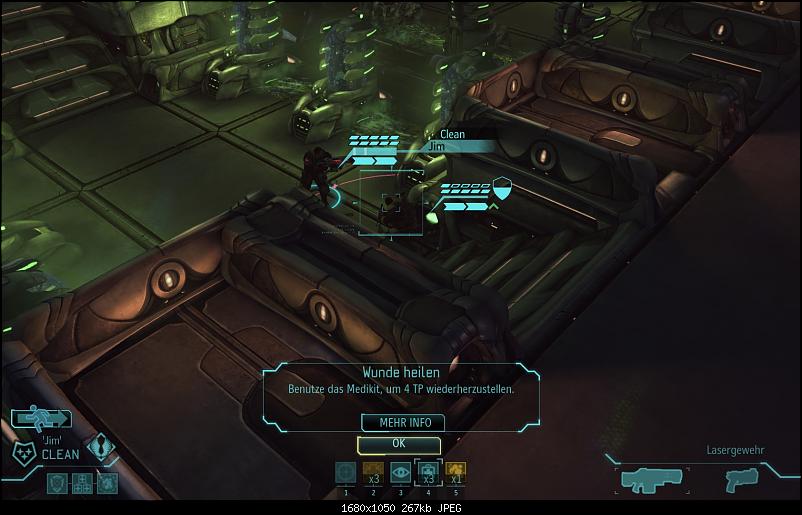Select the crosshair fire ability in slot 1
802x515 pixels.
tap(345, 473)
